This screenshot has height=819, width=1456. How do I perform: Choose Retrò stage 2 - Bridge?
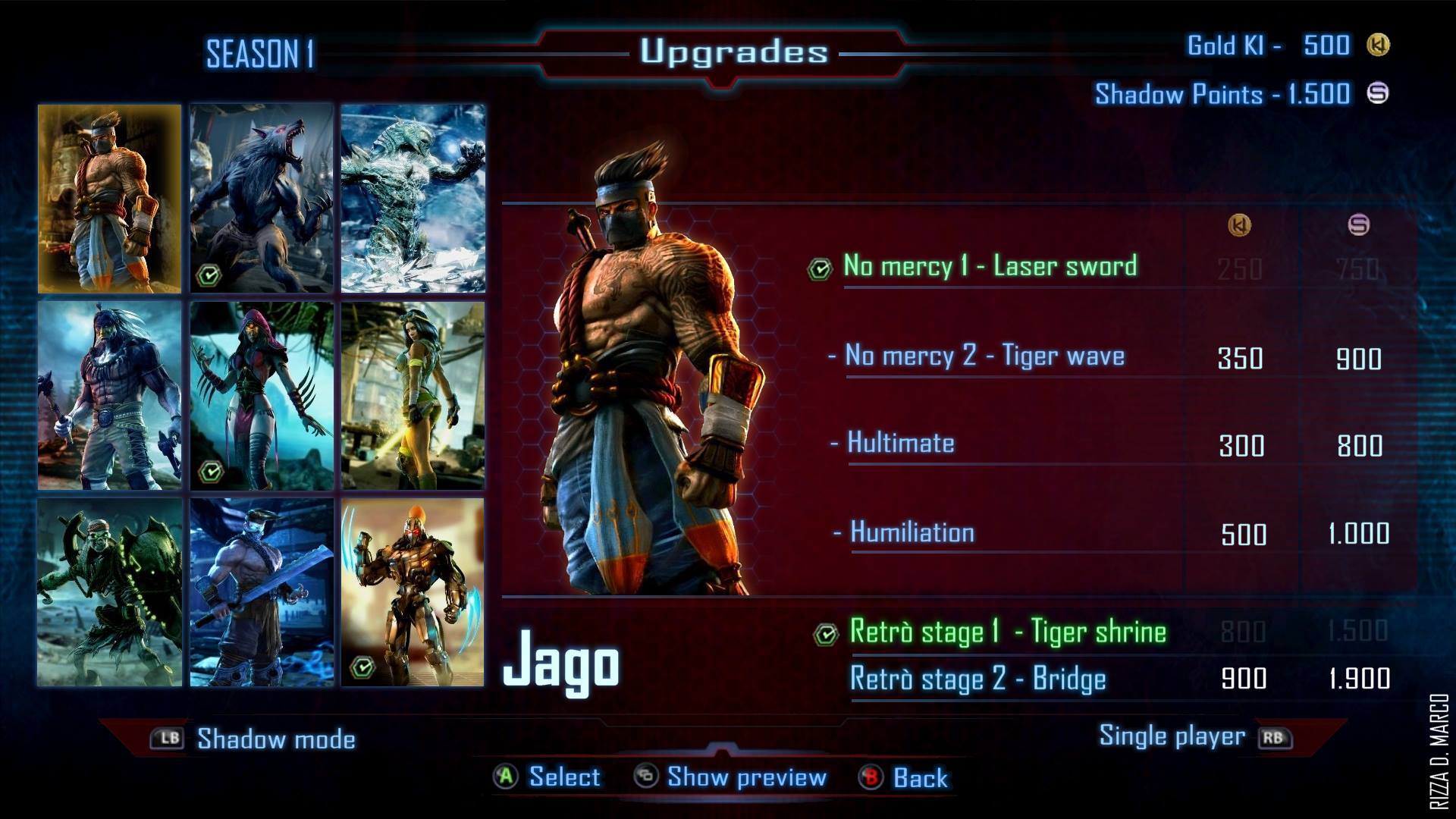[977, 679]
